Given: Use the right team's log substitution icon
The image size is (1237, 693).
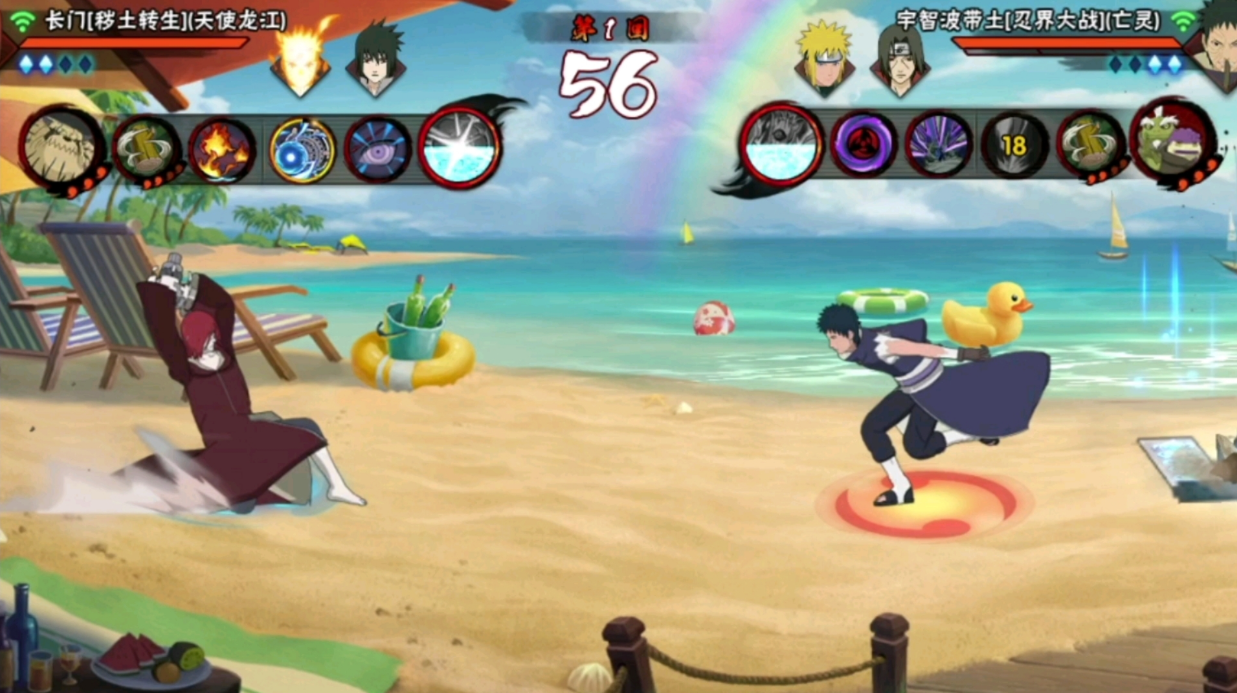Looking at the screenshot, I should (1089, 146).
